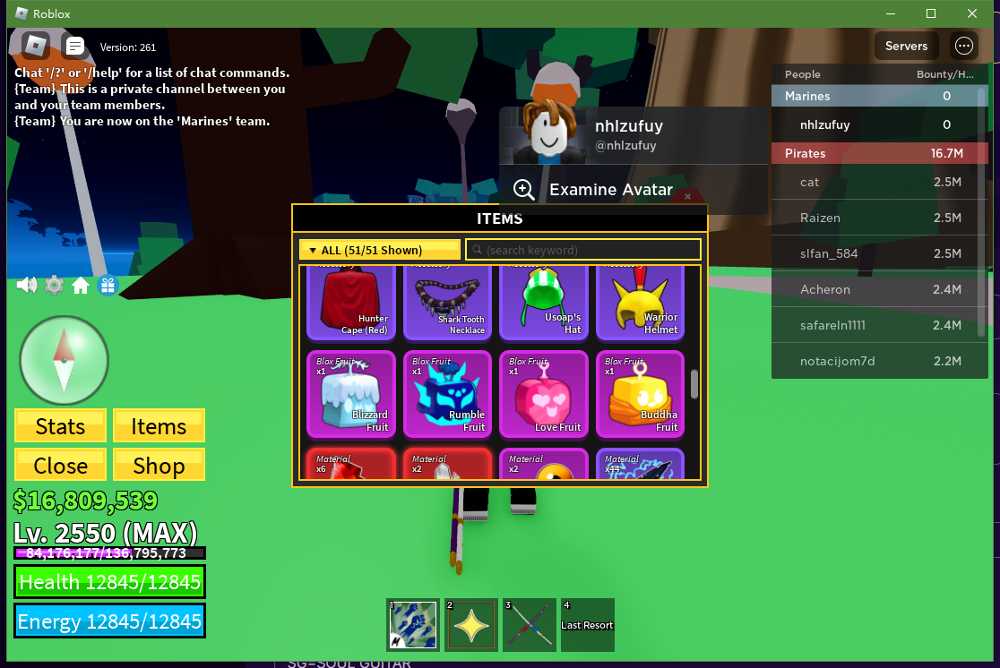
Task: Select Usoap's Hat accessory
Action: [x=543, y=303]
